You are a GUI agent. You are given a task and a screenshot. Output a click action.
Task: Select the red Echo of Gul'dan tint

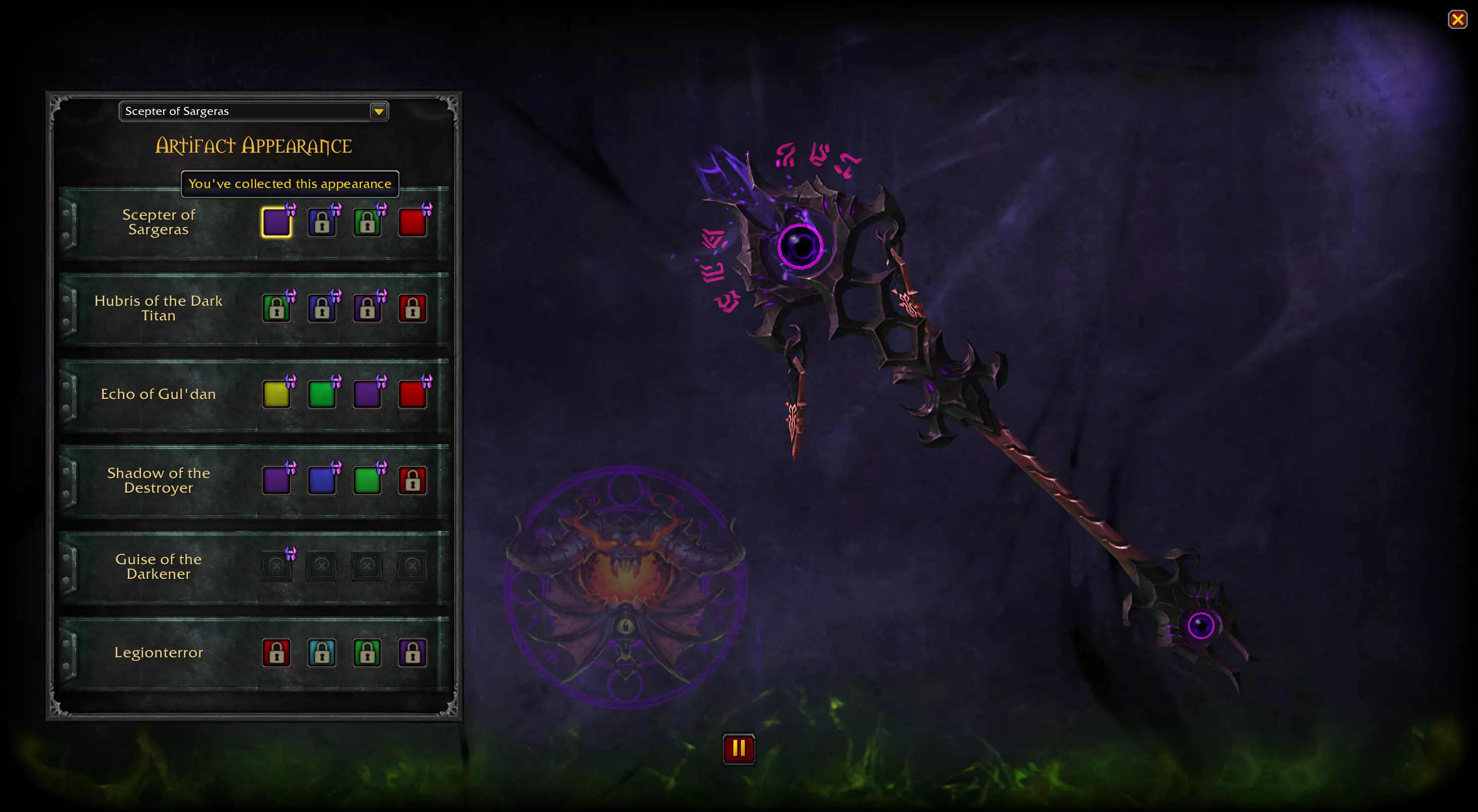coord(413,394)
